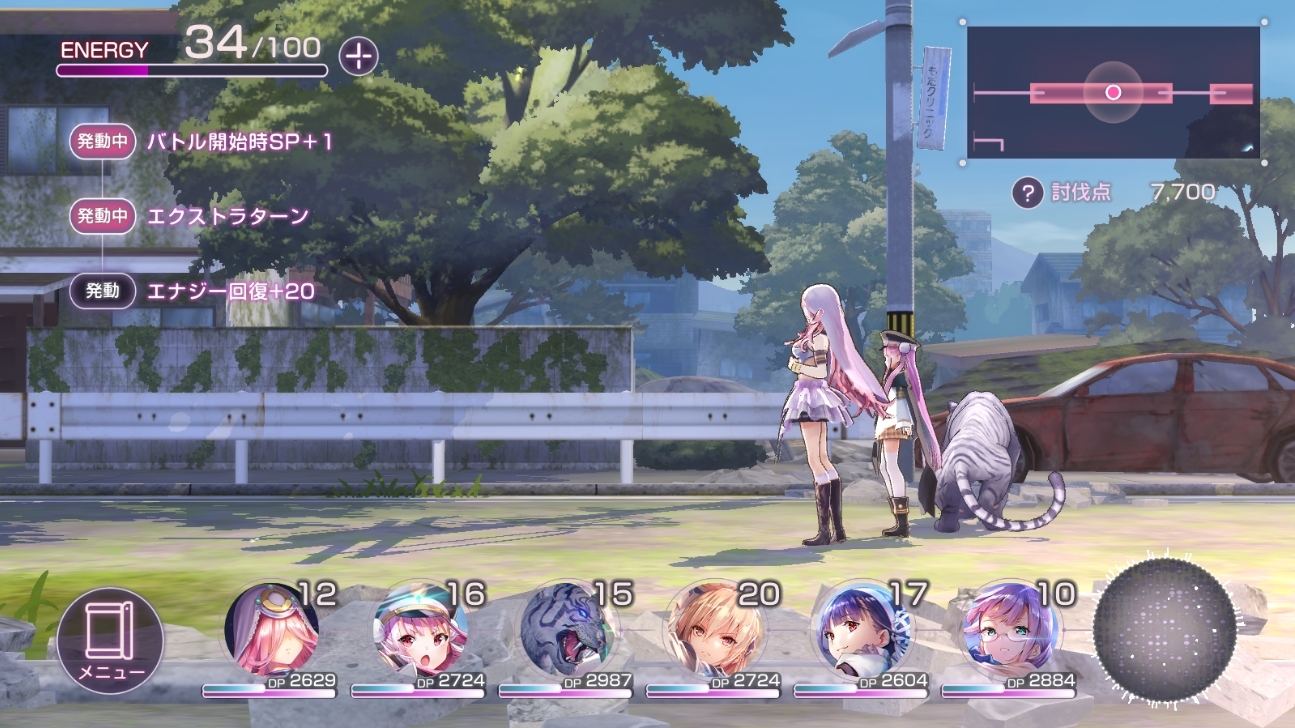This screenshot has height=728, width=1295.
Task: Select the pink-haired hooded character portrait
Action: tap(270, 630)
